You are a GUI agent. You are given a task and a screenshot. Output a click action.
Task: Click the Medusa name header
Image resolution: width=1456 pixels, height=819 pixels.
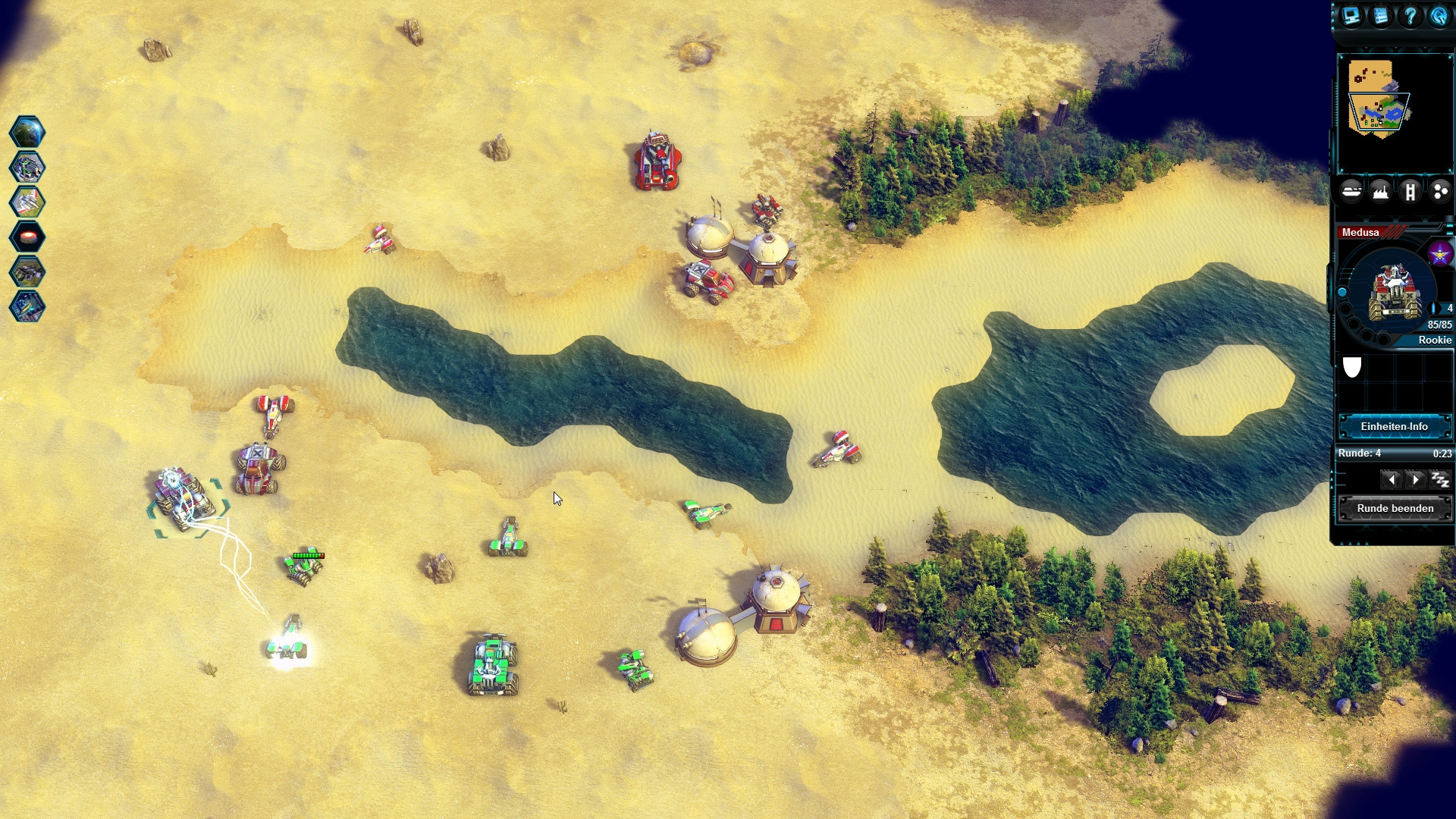1360,232
